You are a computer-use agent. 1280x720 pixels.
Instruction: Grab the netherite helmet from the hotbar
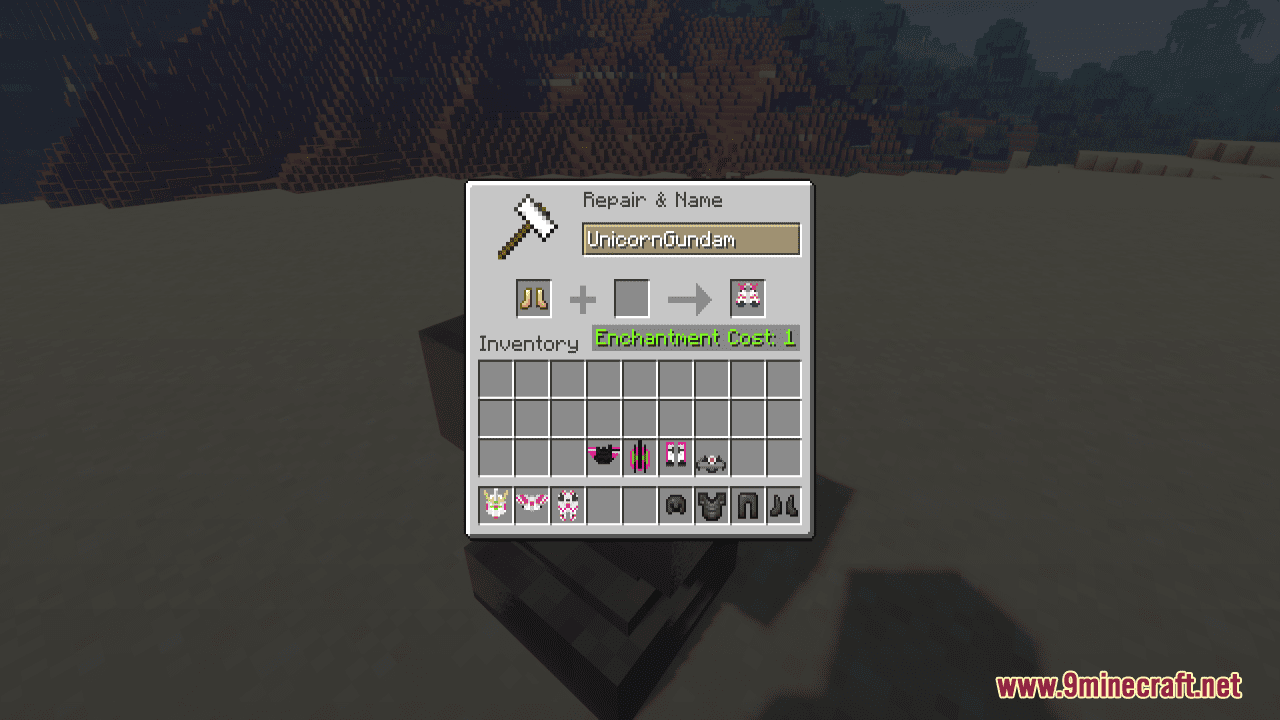pyautogui.click(x=675, y=505)
